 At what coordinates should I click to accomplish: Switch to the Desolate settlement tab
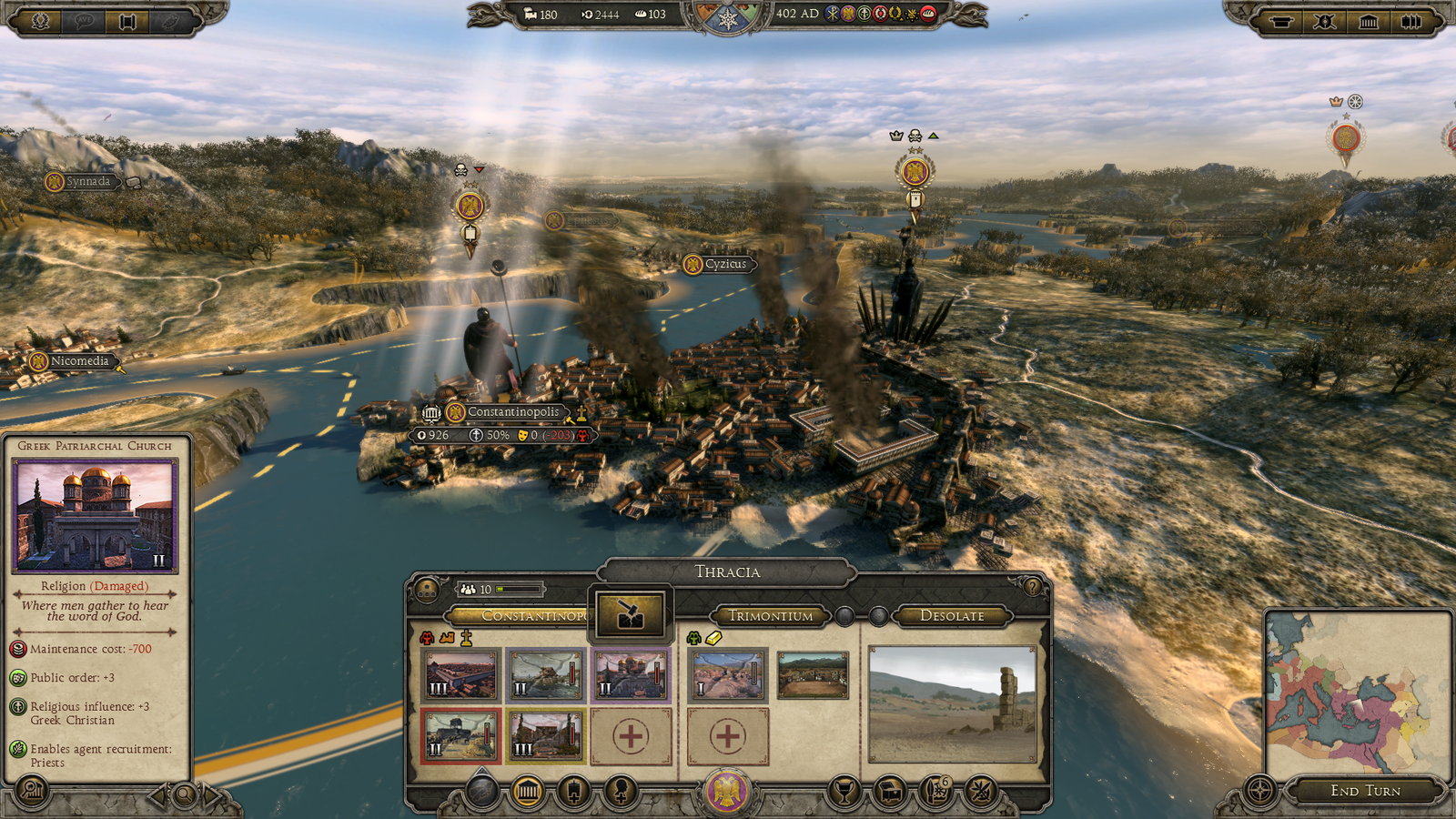pyautogui.click(x=953, y=616)
